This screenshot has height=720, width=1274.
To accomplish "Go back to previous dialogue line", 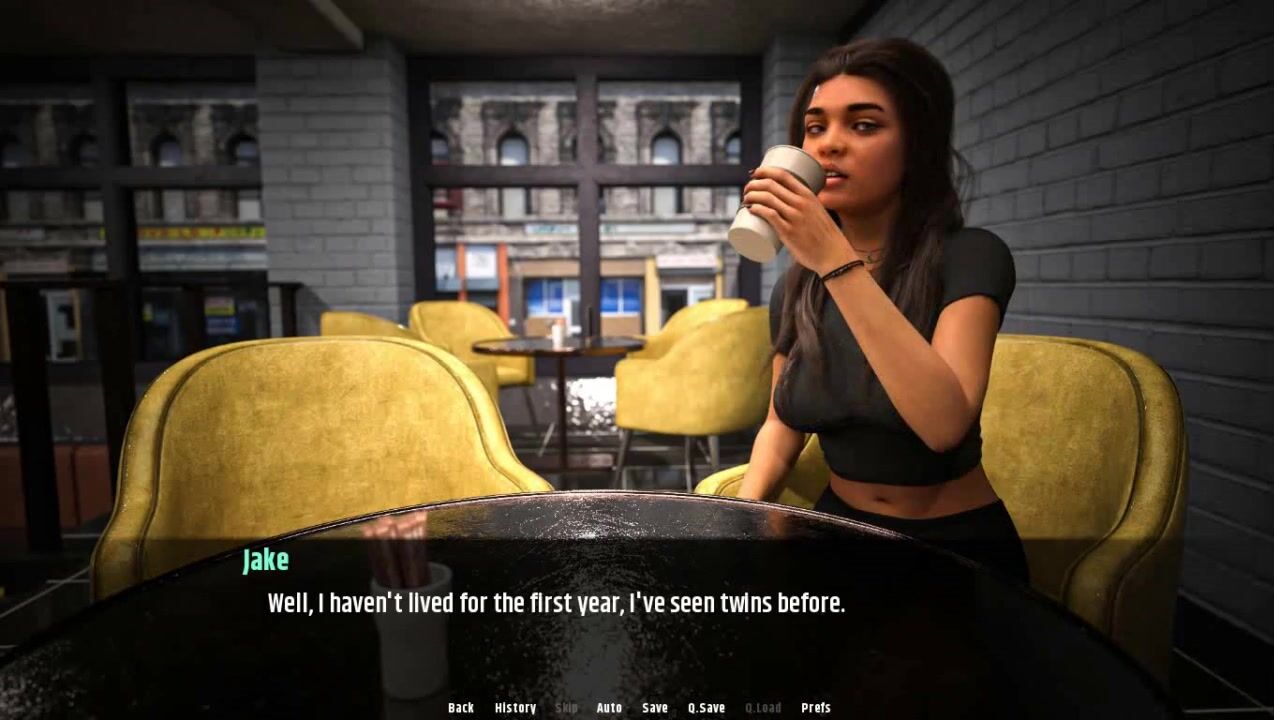I will 461,708.
